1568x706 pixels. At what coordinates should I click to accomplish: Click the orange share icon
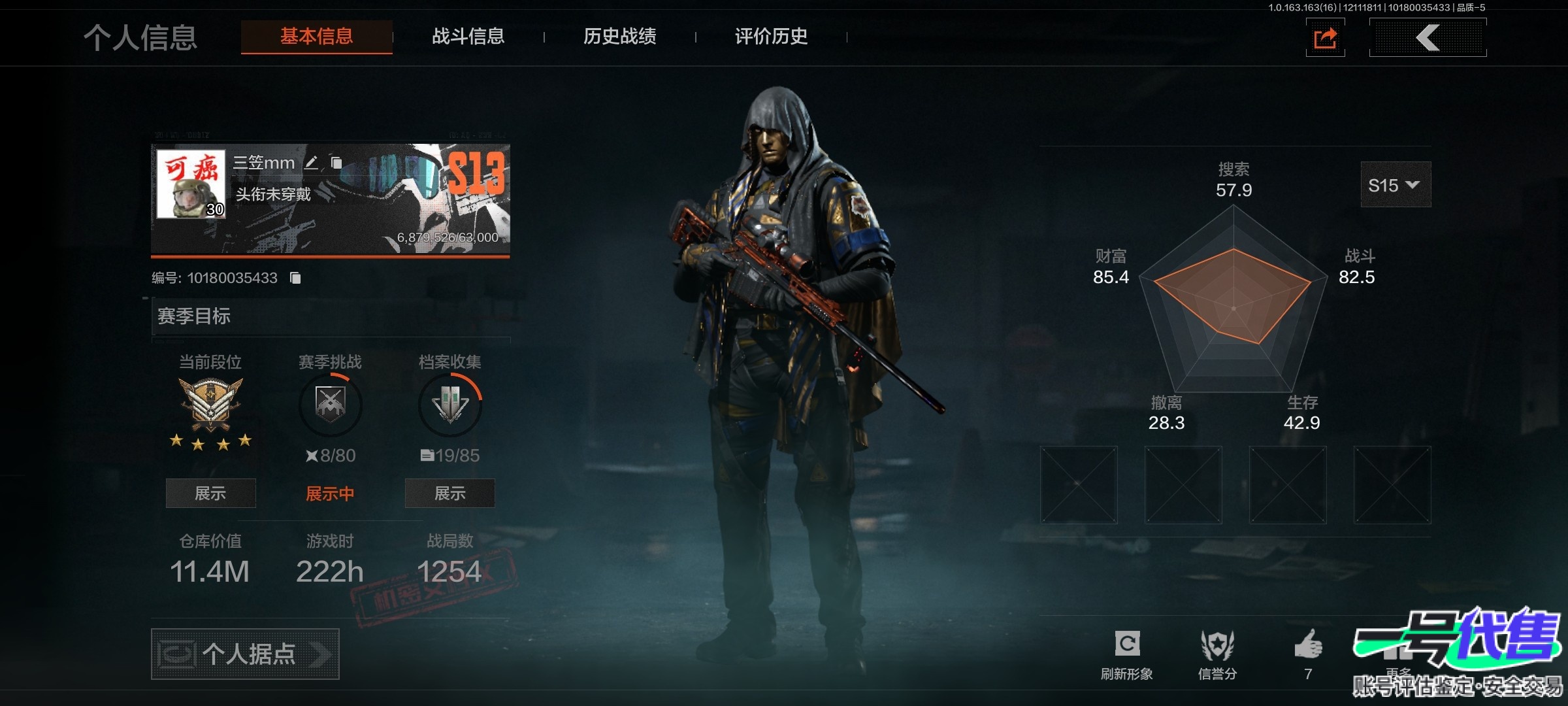(x=1325, y=38)
